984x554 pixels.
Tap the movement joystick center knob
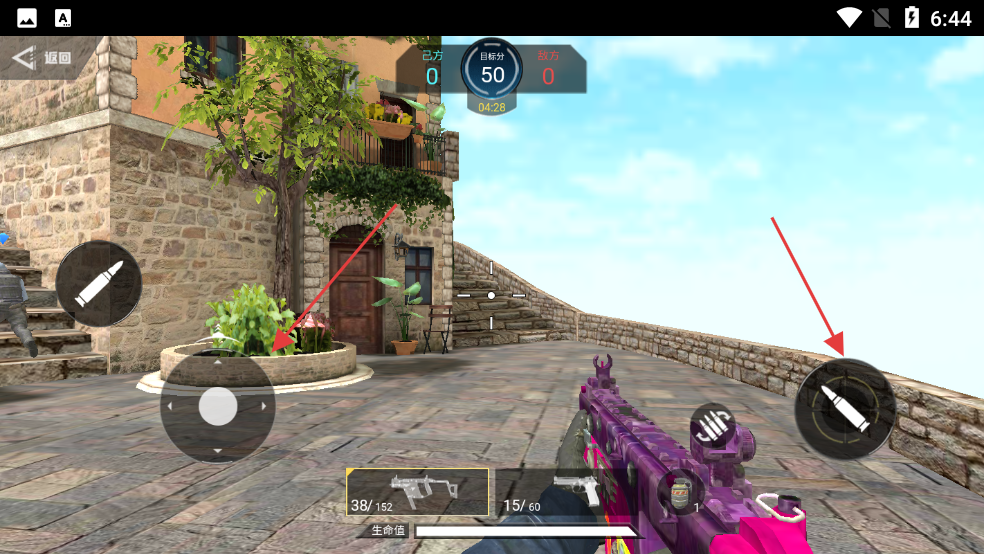coord(218,406)
